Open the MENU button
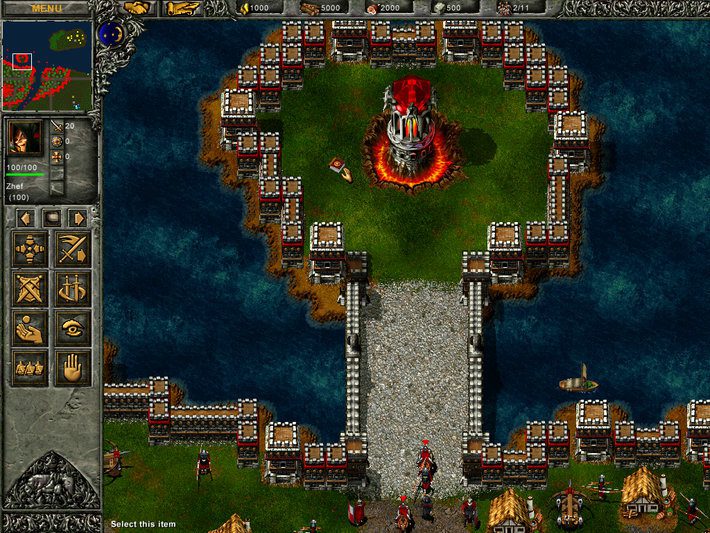Image resolution: width=710 pixels, height=533 pixels. click(x=46, y=8)
